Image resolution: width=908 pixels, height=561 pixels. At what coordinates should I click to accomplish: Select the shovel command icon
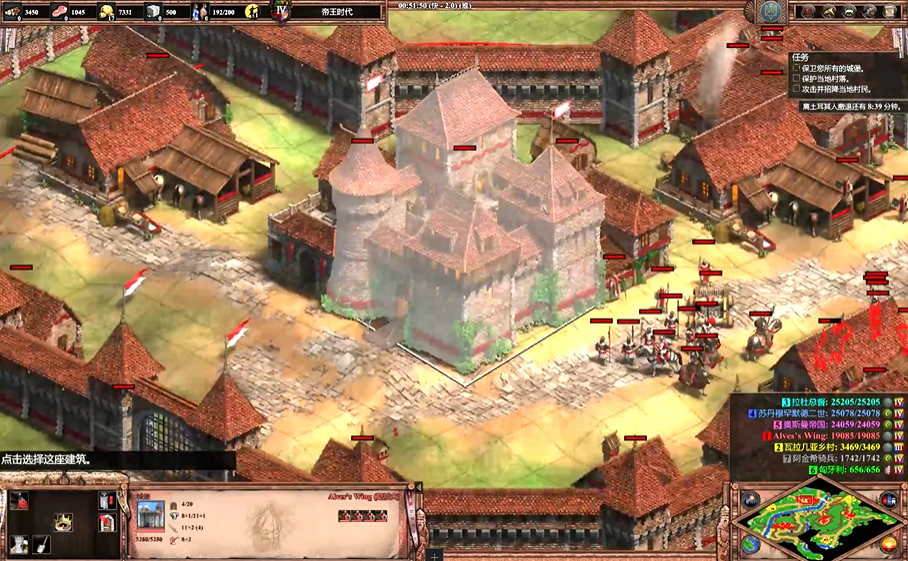[41, 544]
